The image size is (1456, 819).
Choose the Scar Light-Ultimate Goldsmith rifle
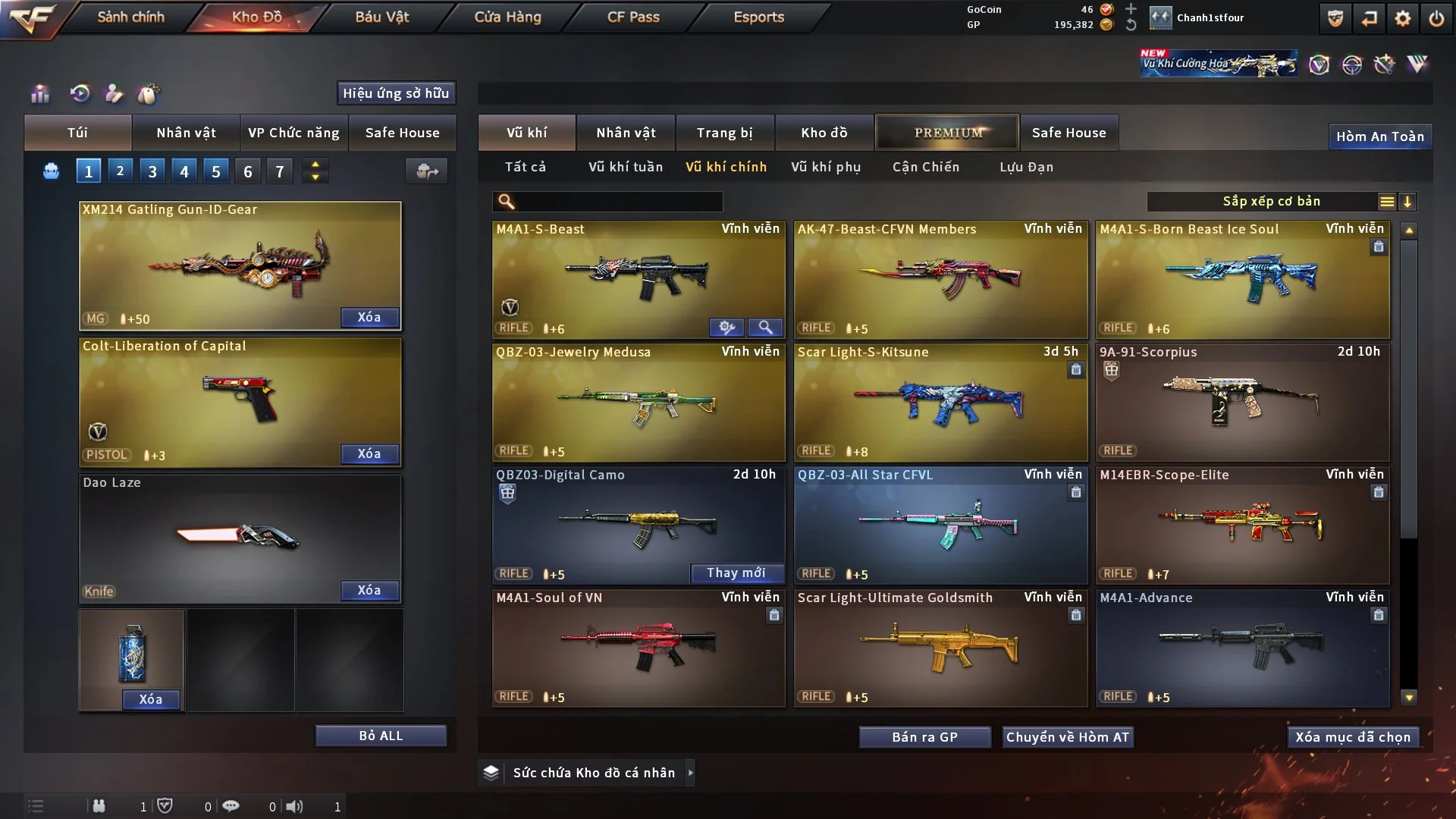(x=940, y=648)
